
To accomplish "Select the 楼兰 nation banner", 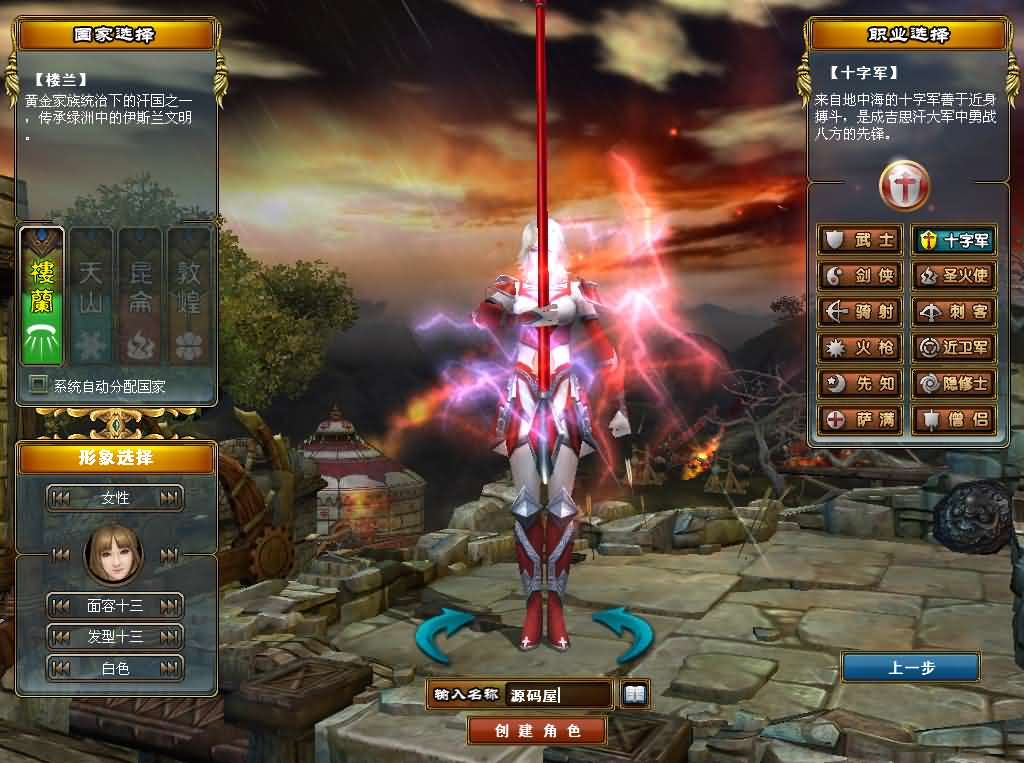I will click(x=42, y=296).
